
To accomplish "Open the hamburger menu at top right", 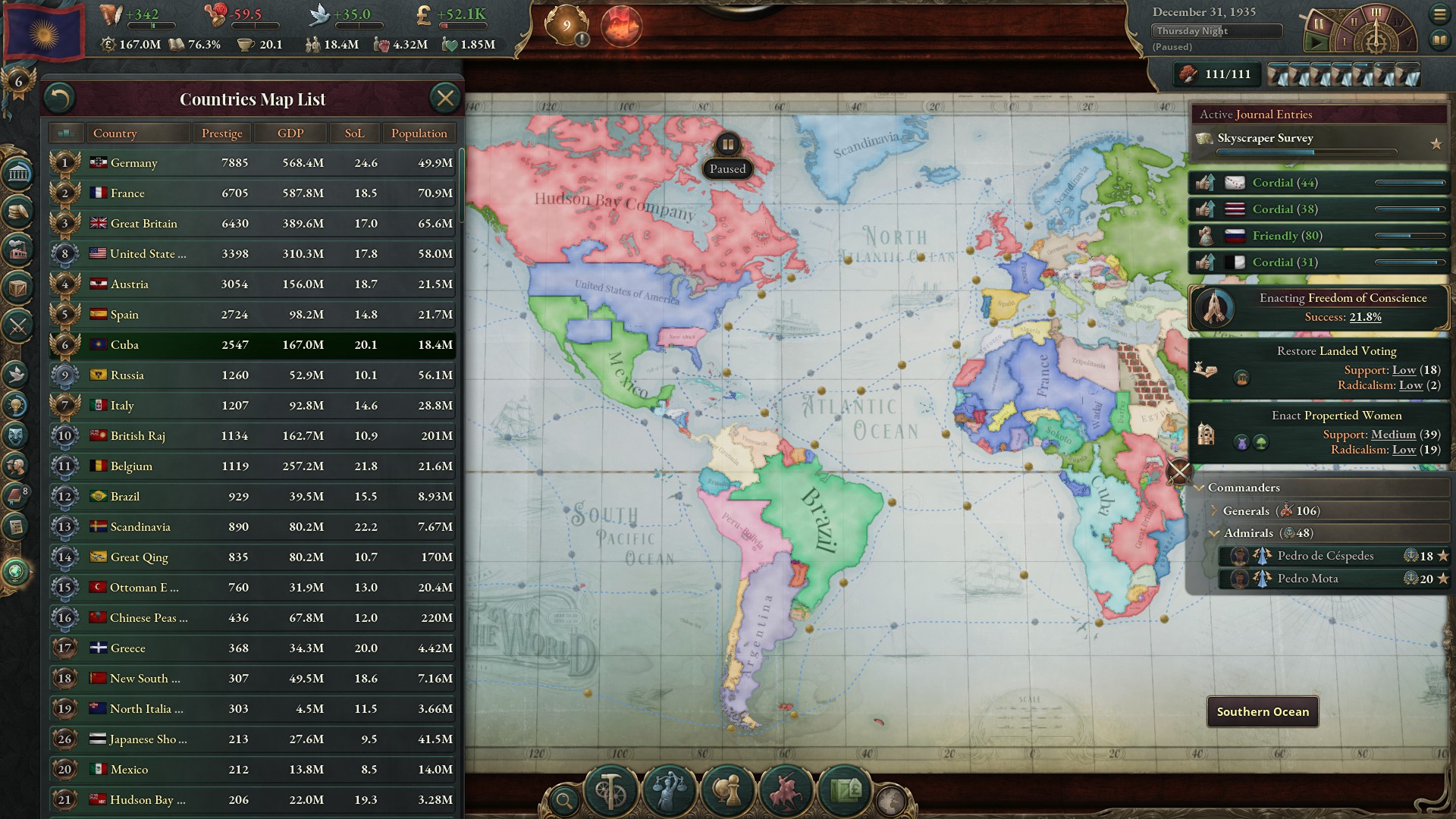I will click(1441, 13).
